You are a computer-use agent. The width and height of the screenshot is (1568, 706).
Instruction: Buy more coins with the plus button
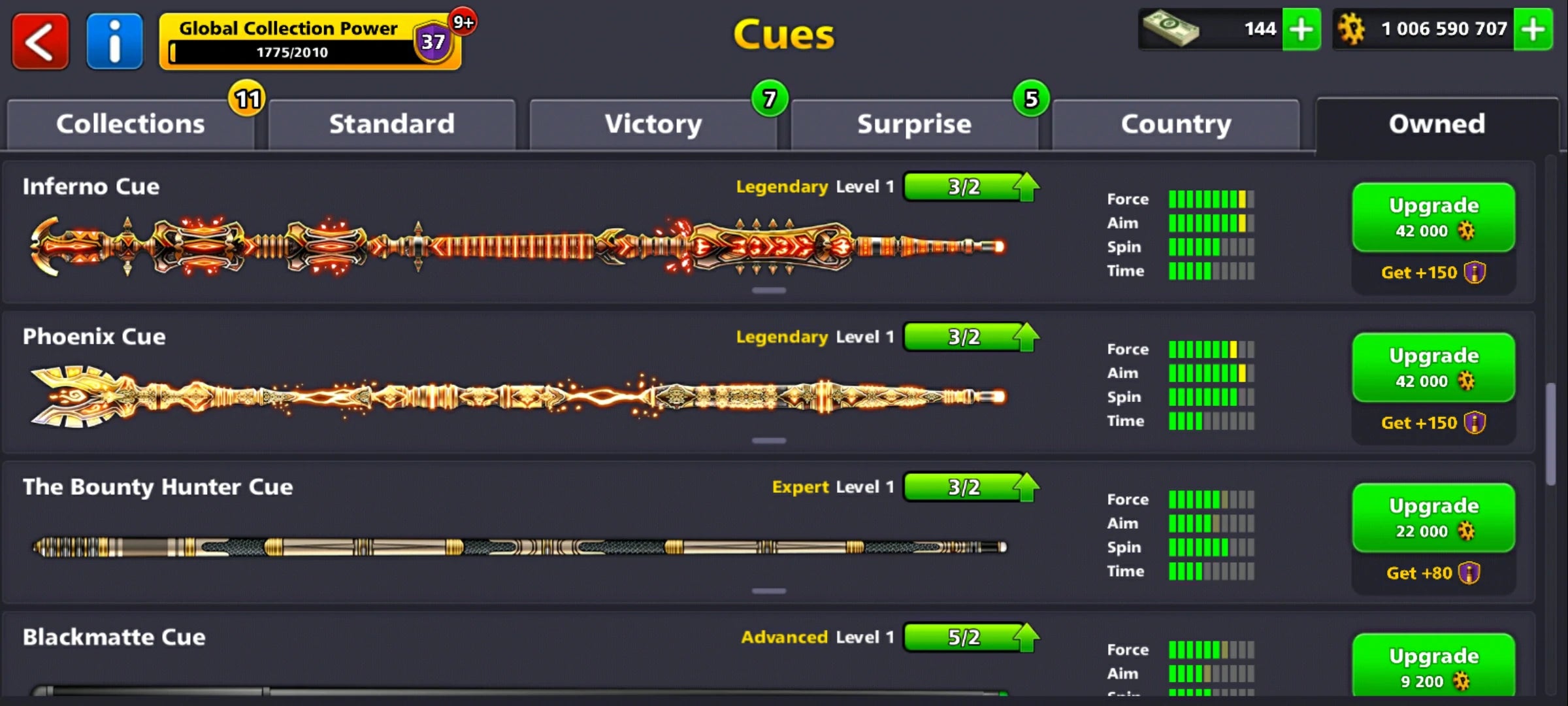click(1534, 29)
